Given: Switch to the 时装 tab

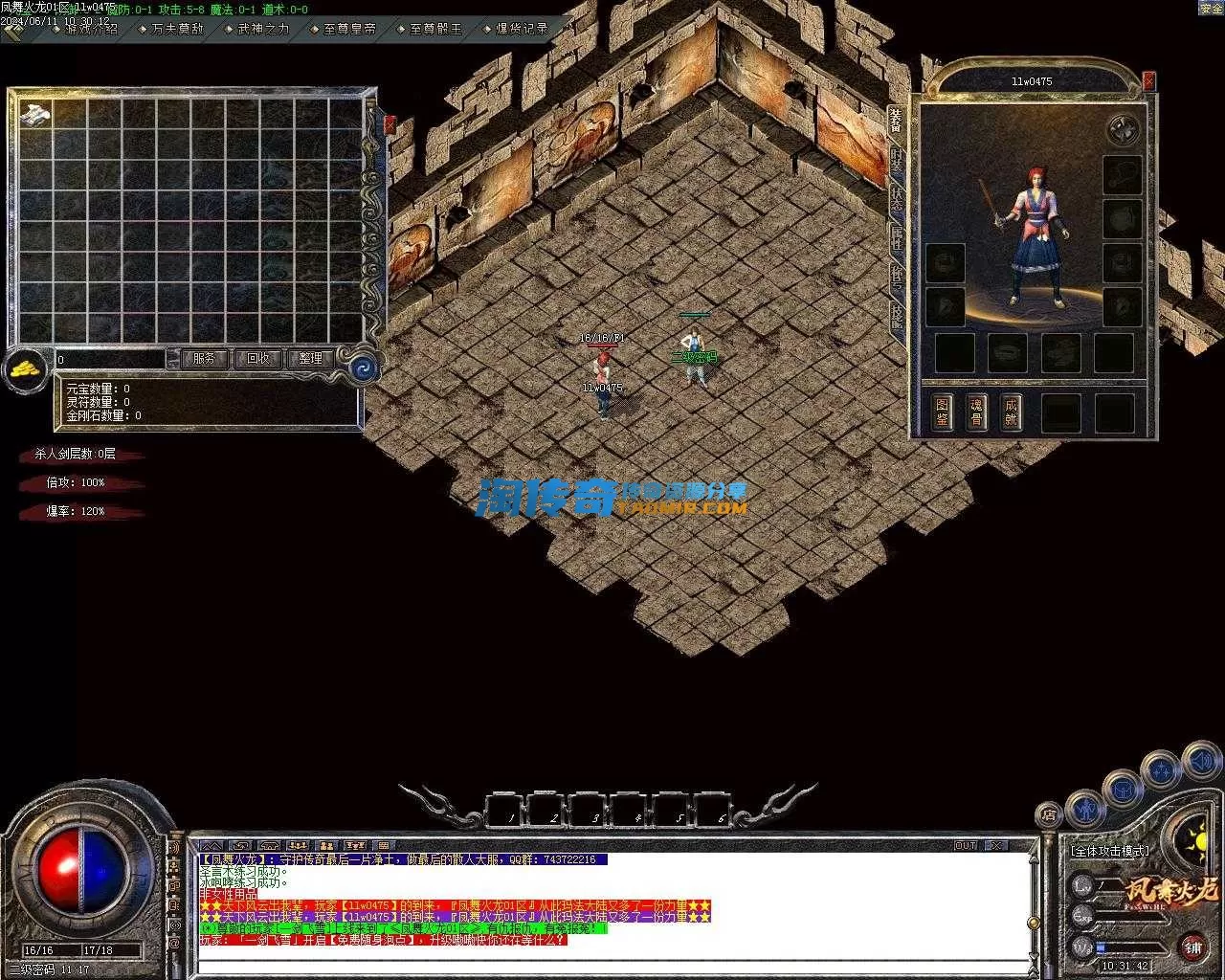Looking at the screenshot, I should (x=897, y=159).
